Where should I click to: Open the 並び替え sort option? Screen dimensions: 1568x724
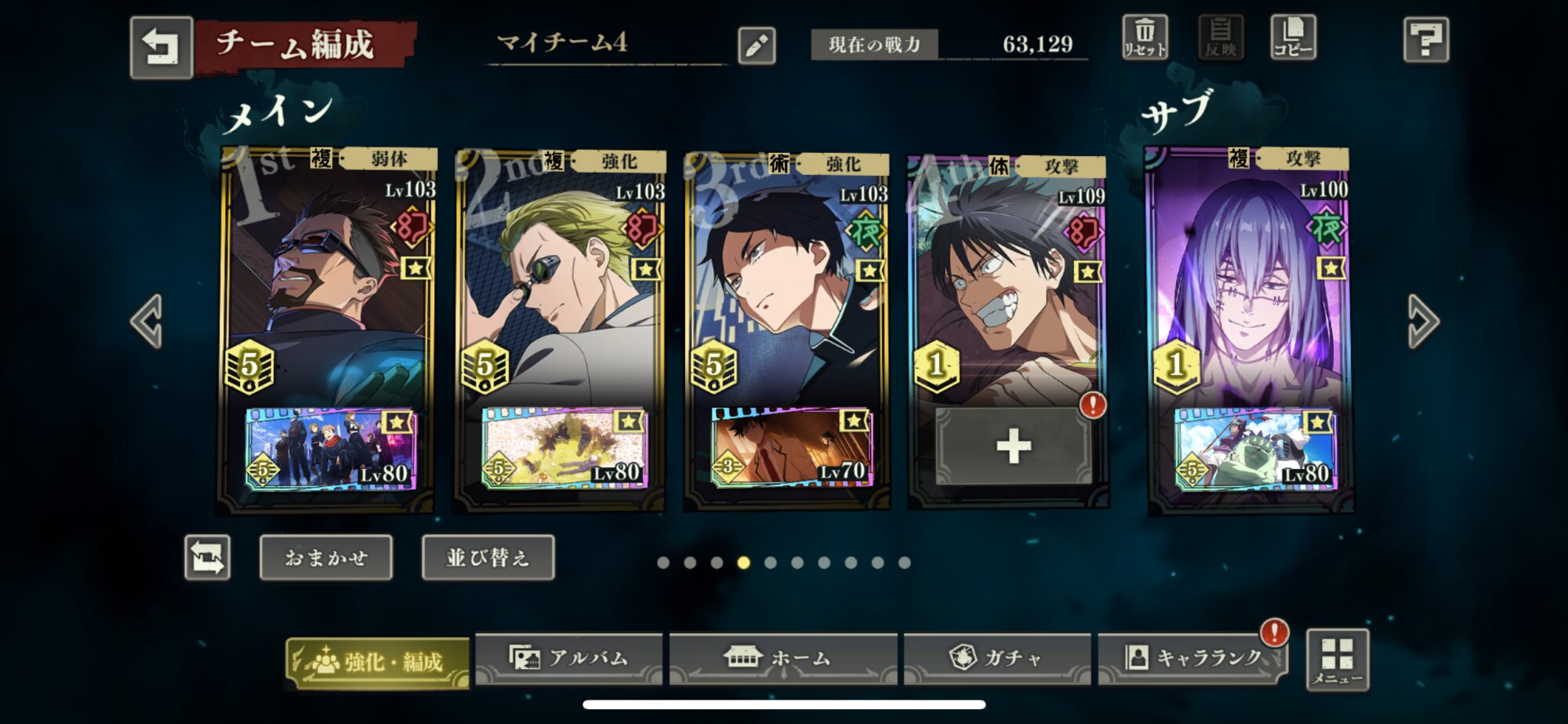(x=488, y=558)
